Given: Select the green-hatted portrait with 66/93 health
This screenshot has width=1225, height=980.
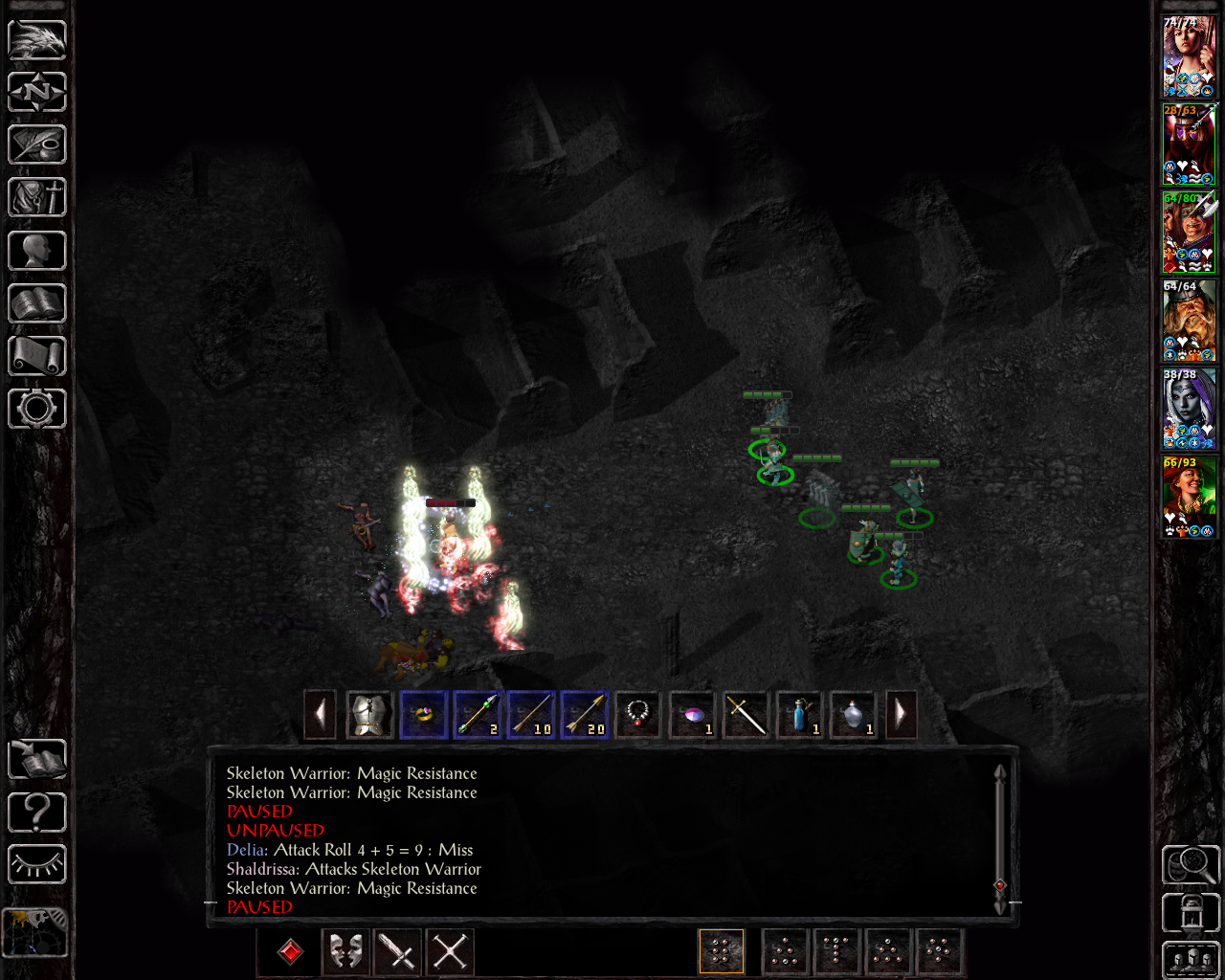Looking at the screenshot, I should click(x=1189, y=498).
